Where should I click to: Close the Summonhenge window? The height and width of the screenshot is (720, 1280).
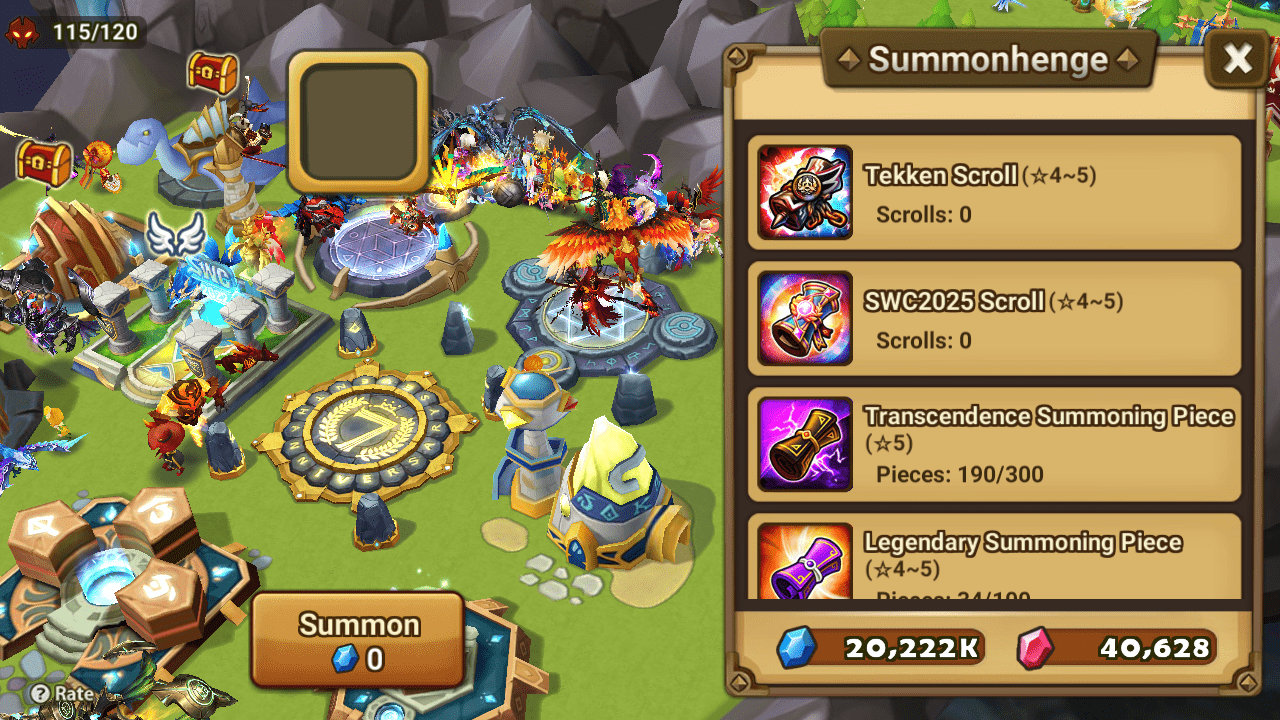pos(1237,57)
